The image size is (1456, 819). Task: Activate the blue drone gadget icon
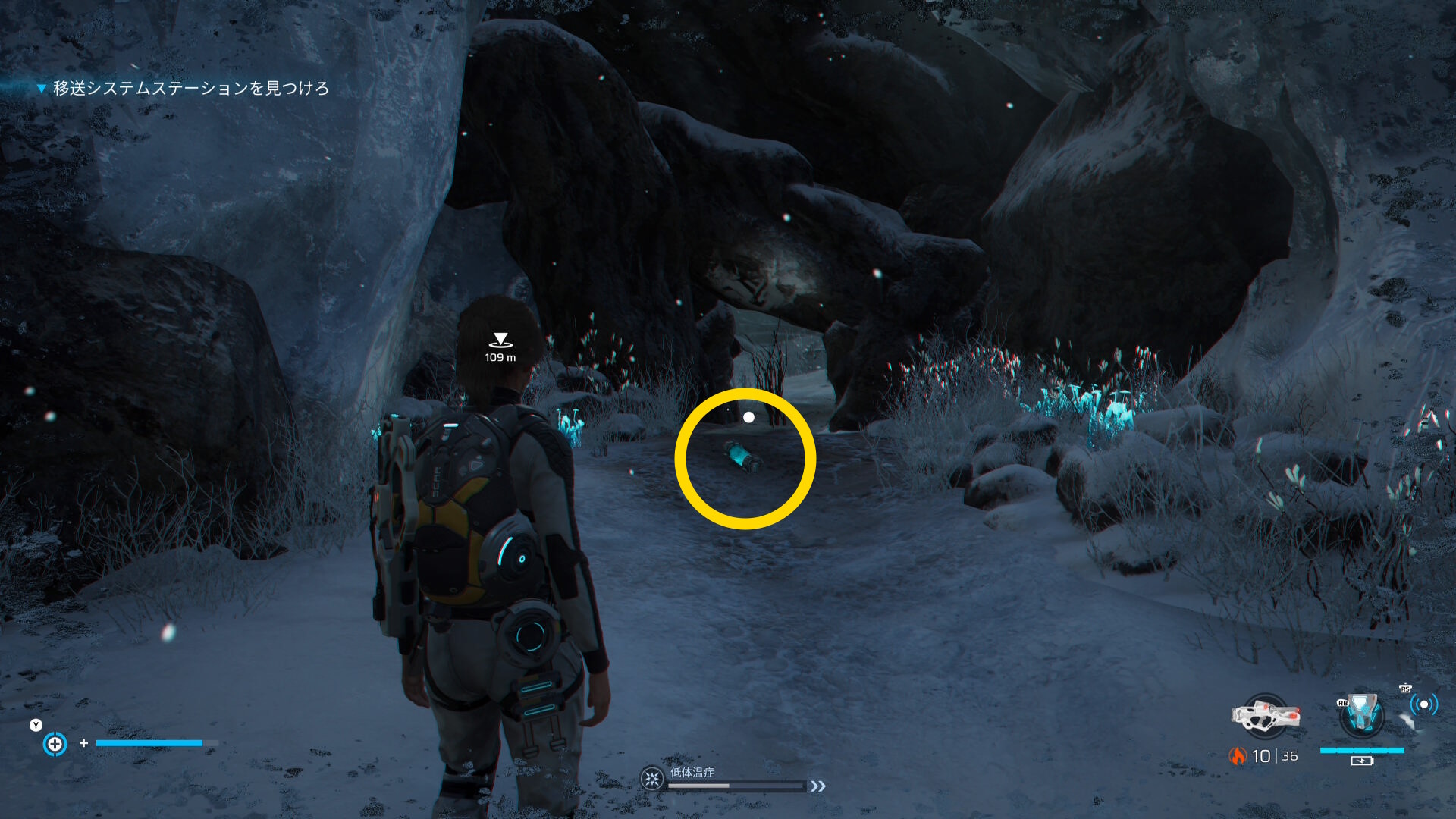click(1361, 715)
